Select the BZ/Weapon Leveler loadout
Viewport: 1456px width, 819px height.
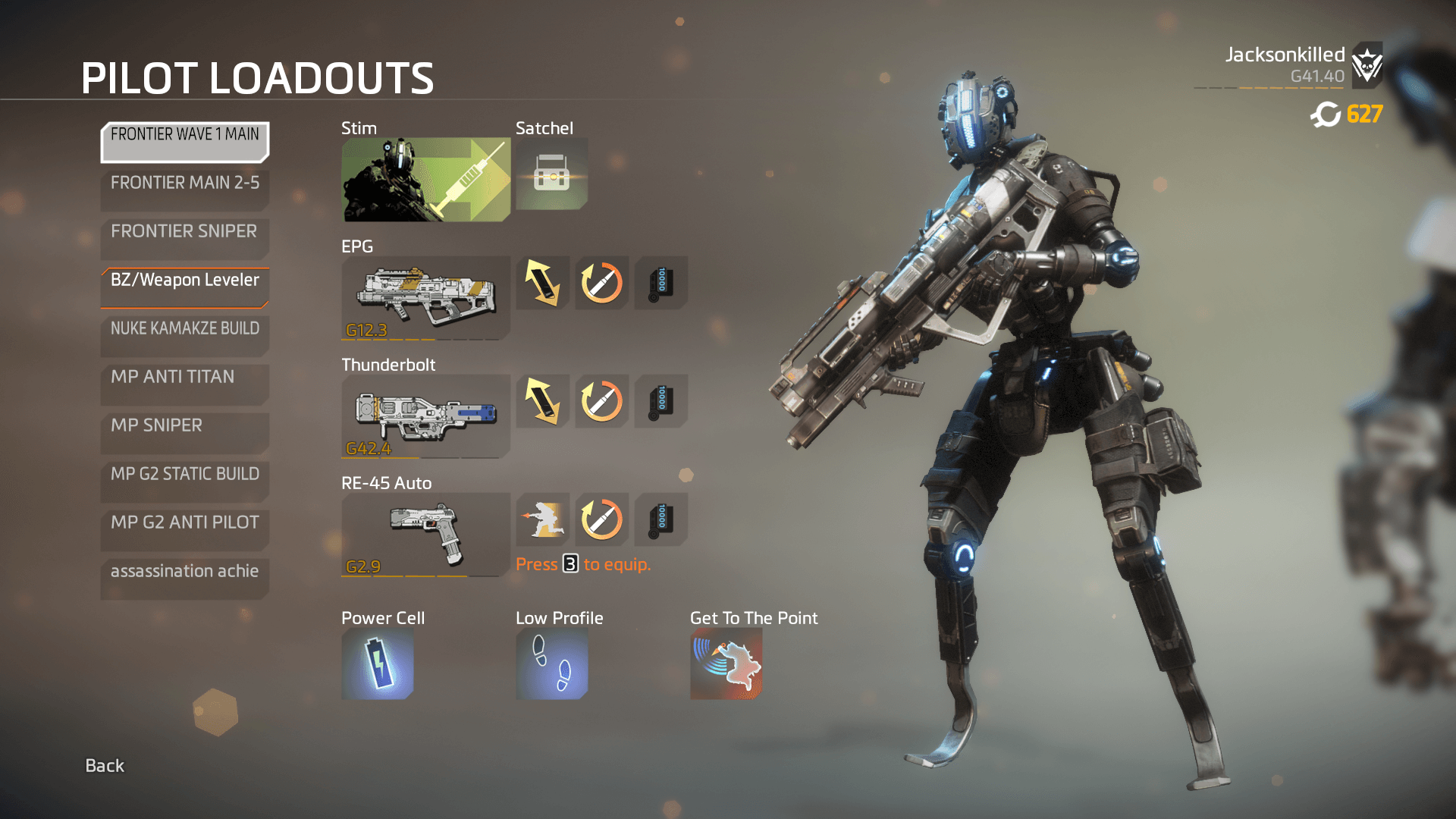(184, 287)
